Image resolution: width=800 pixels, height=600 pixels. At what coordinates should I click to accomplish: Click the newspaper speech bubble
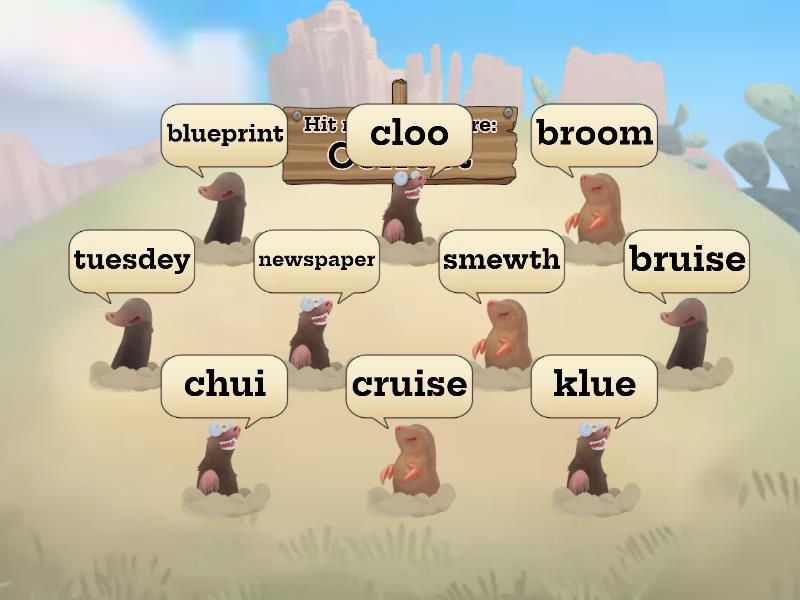pyautogui.click(x=316, y=260)
